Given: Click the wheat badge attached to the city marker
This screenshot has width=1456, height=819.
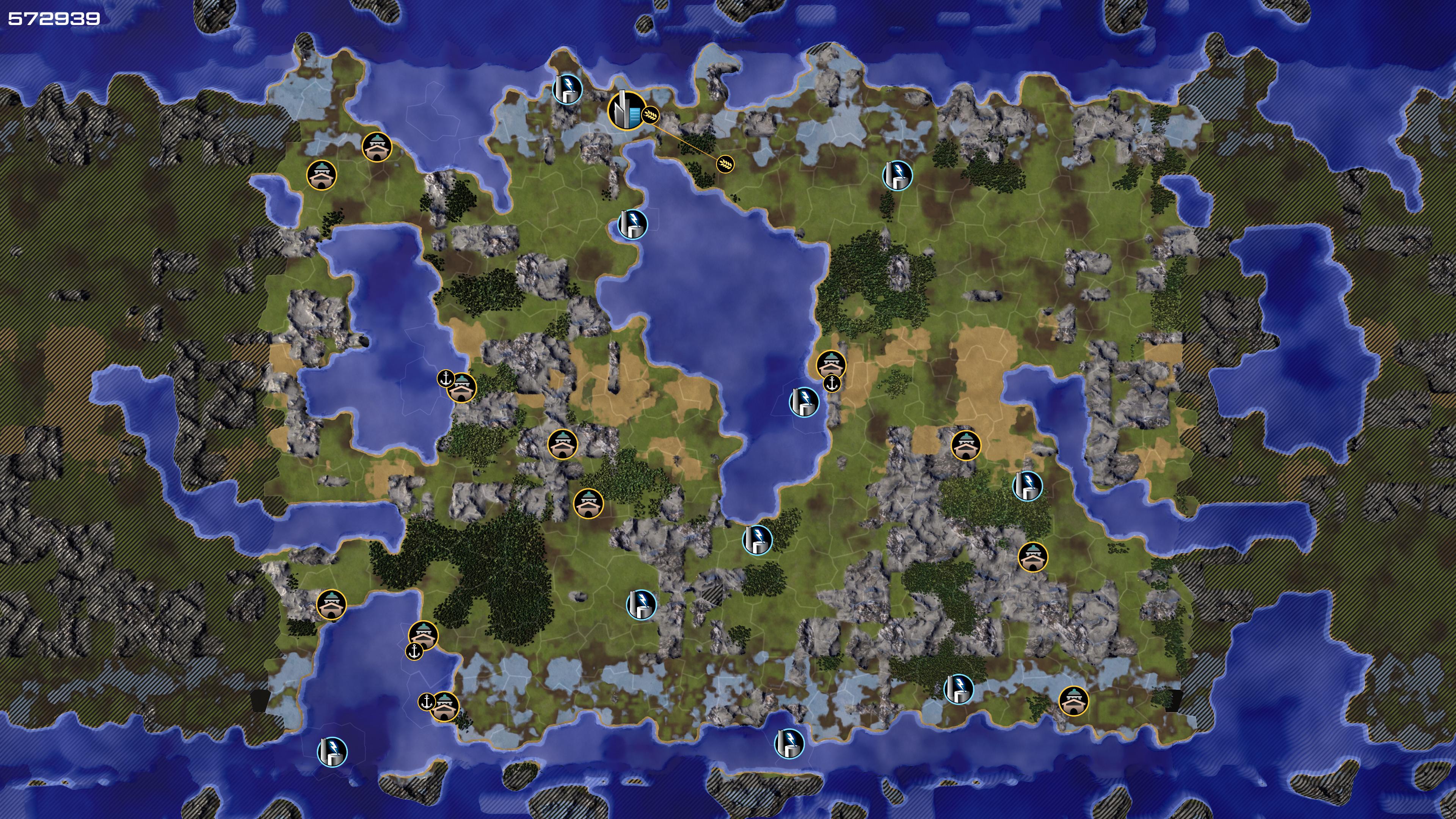Looking at the screenshot, I should coord(651,115).
